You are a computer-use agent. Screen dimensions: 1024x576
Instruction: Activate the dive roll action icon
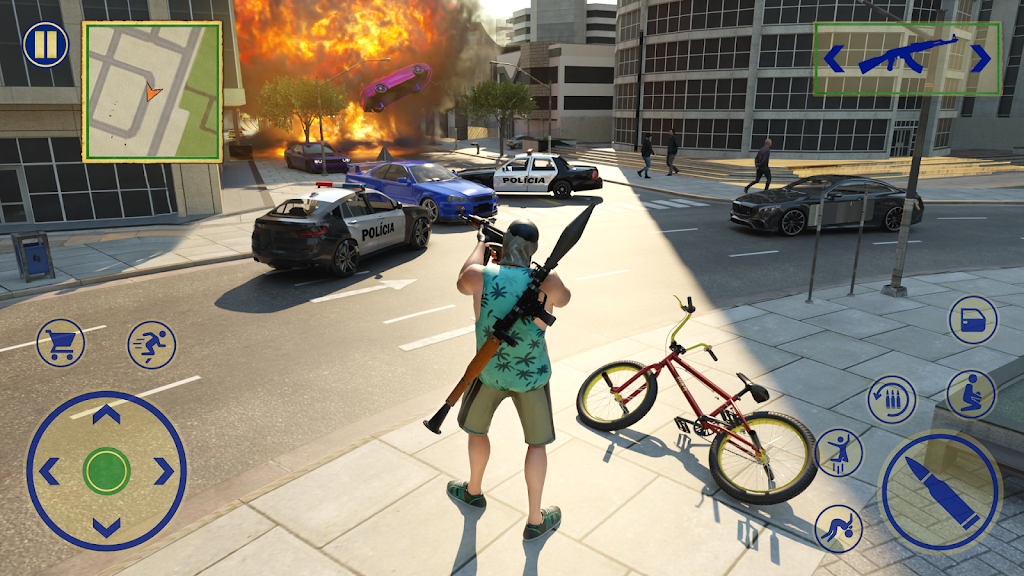[838, 528]
